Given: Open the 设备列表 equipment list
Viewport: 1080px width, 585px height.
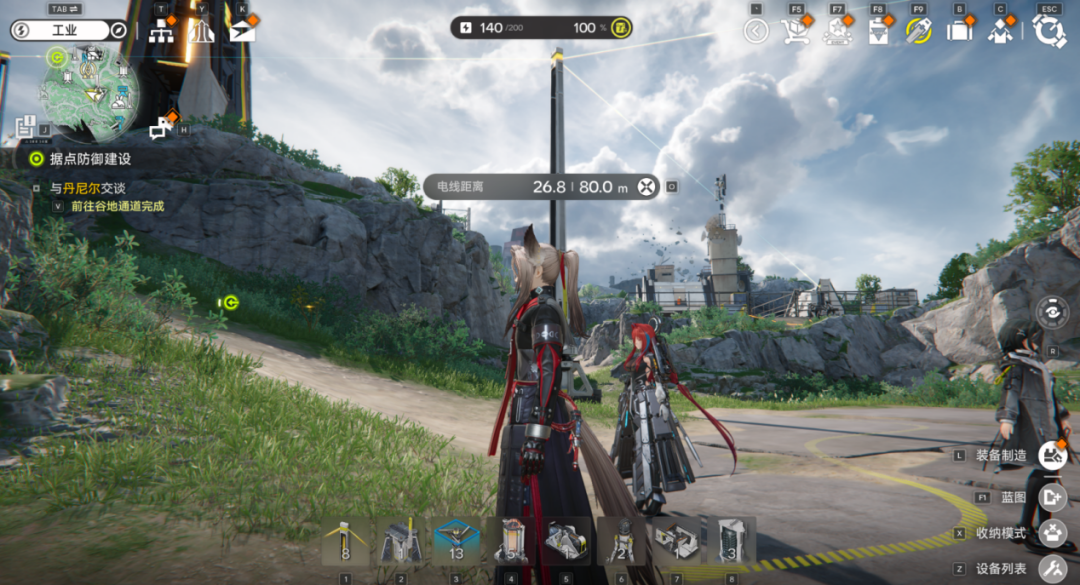Looking at the screenshot, I should coord(1052,569).
